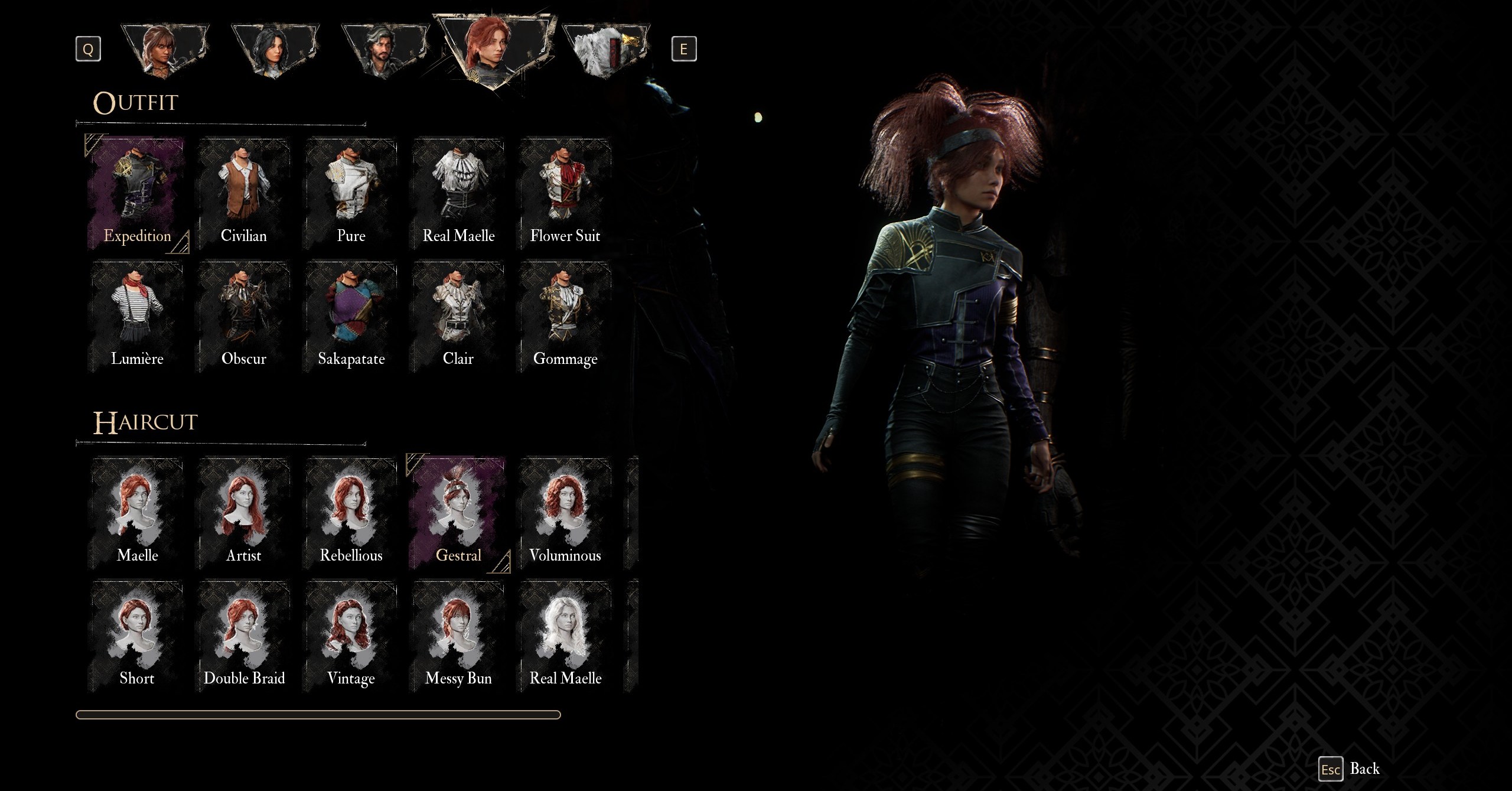Image resolution: width=1512 pixels, height=791 pixels.
Task: Choose the Vintage haircut
Action: coord(351,636)
